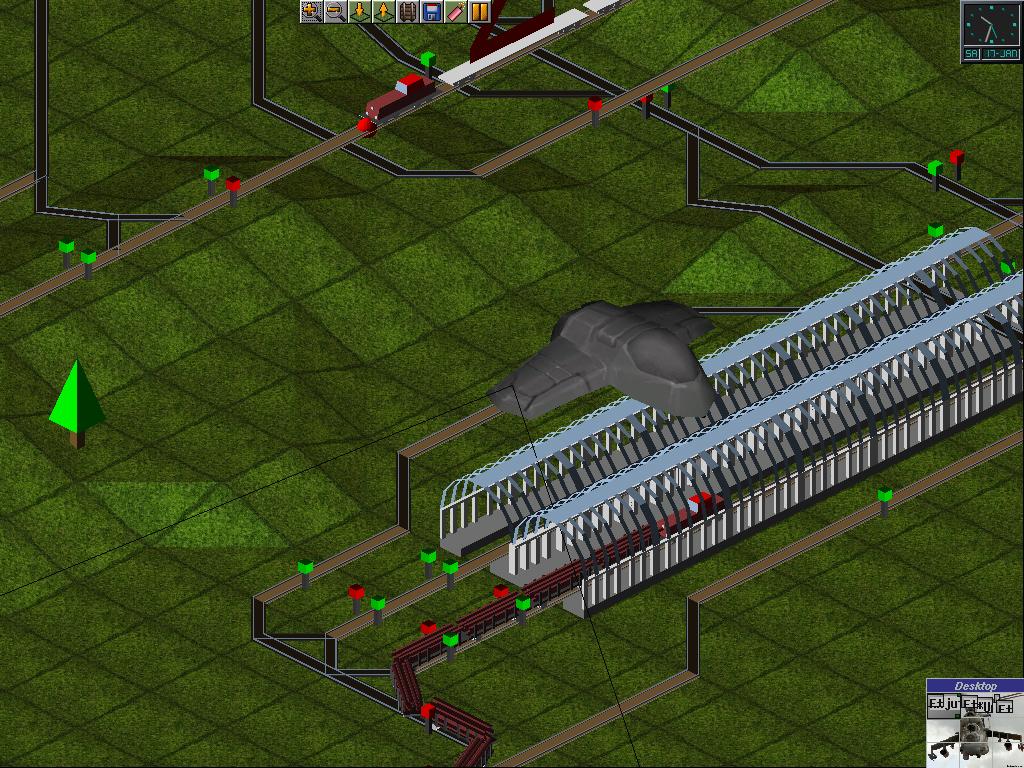Zoom in with the plus magnifier tool
1024x768 pixels.
coord(311,12)
